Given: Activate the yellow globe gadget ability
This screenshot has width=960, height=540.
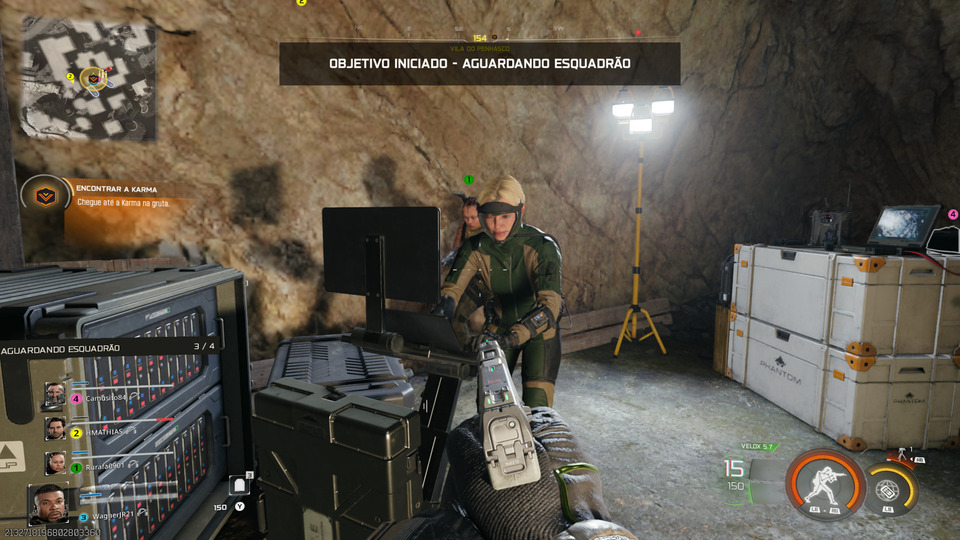Looking at the screenshot, I should (888, 487).
